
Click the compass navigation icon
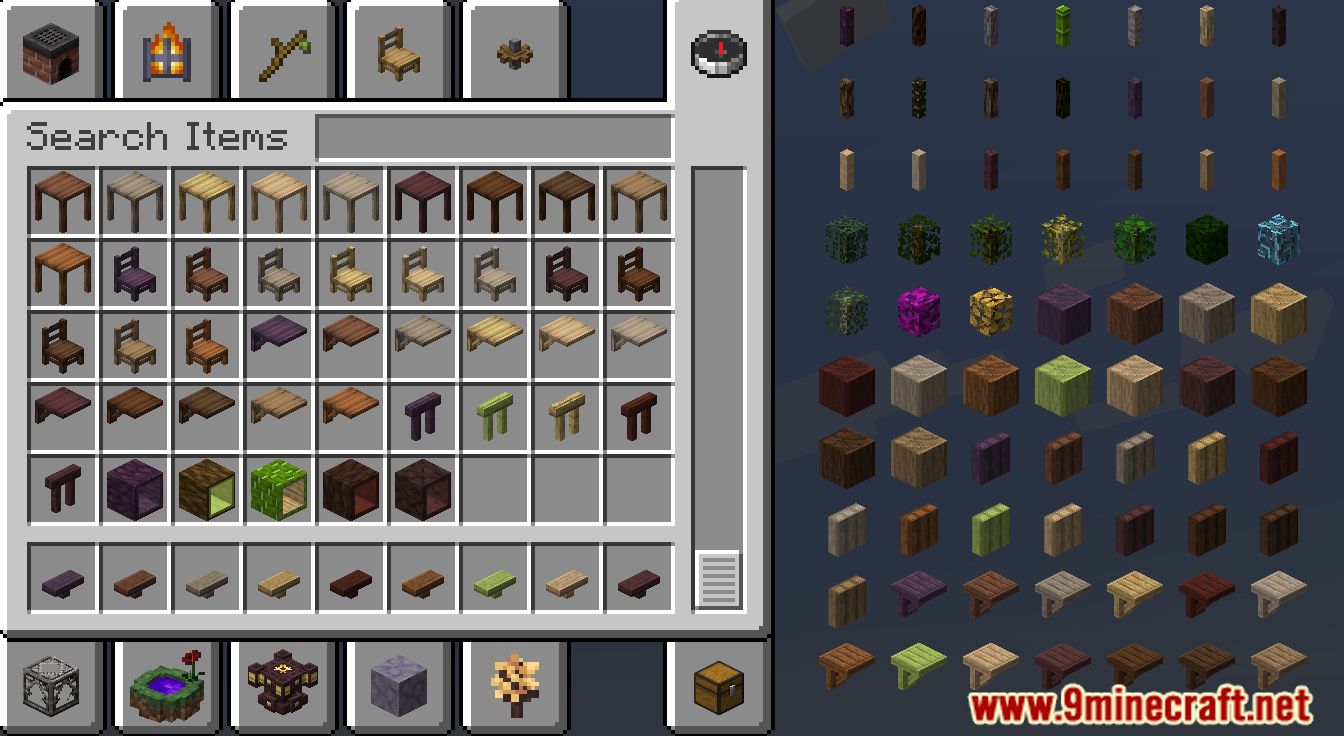(717, 53)
